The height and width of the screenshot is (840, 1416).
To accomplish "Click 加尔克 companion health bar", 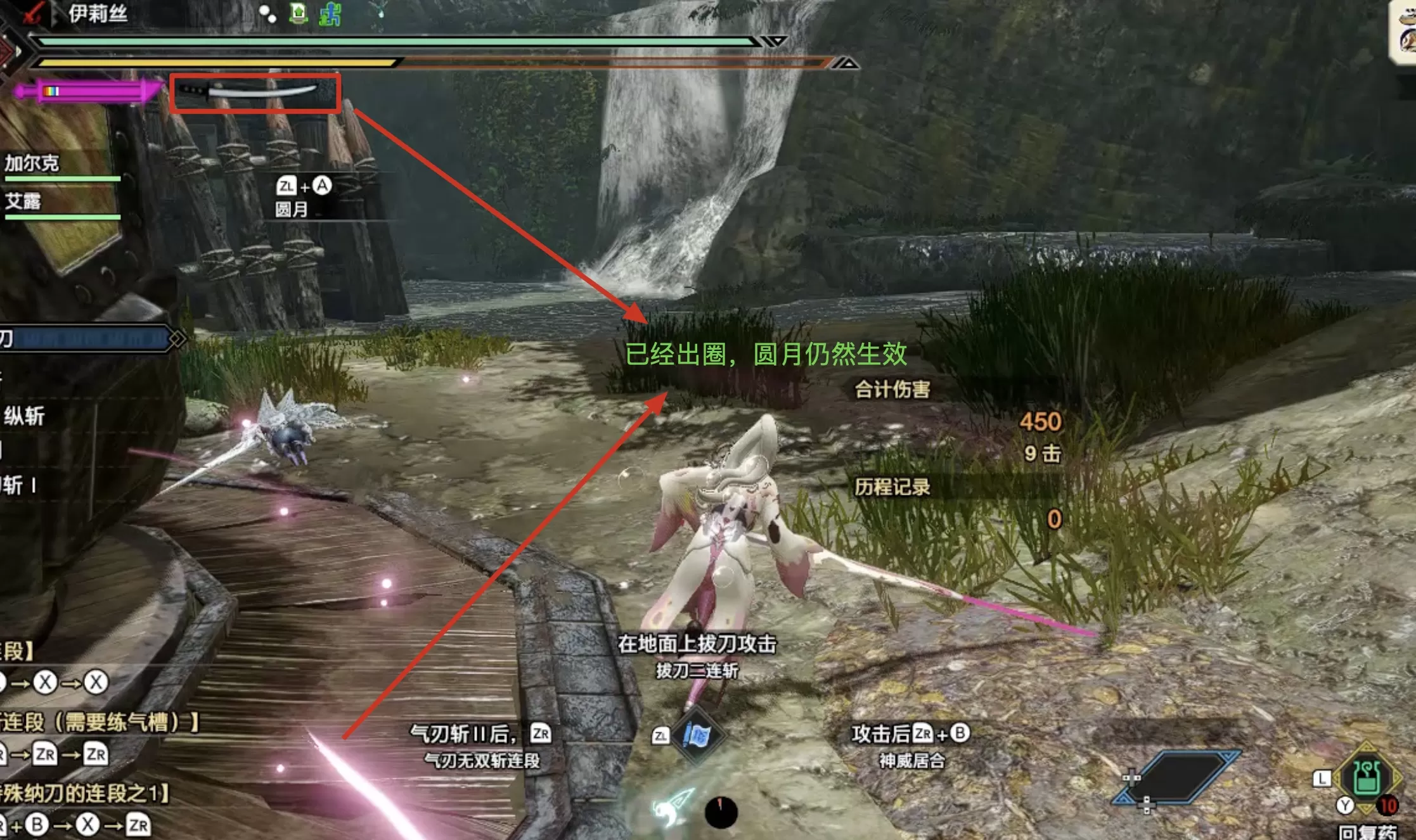I will 63,179.
